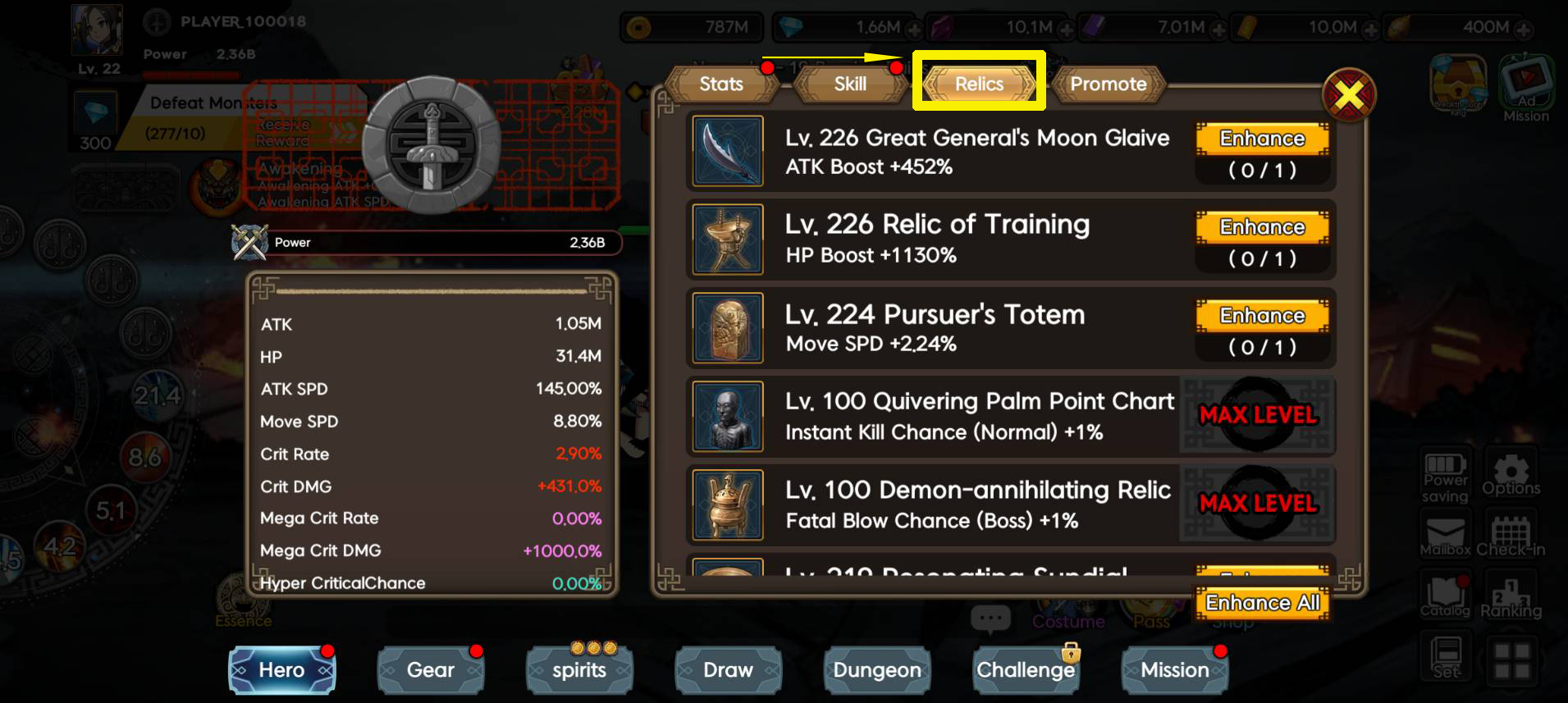The width and height of the screenshot is (1568, 703).
Task: Open the Draw menu at the bottom
Action: click(727, 670)
